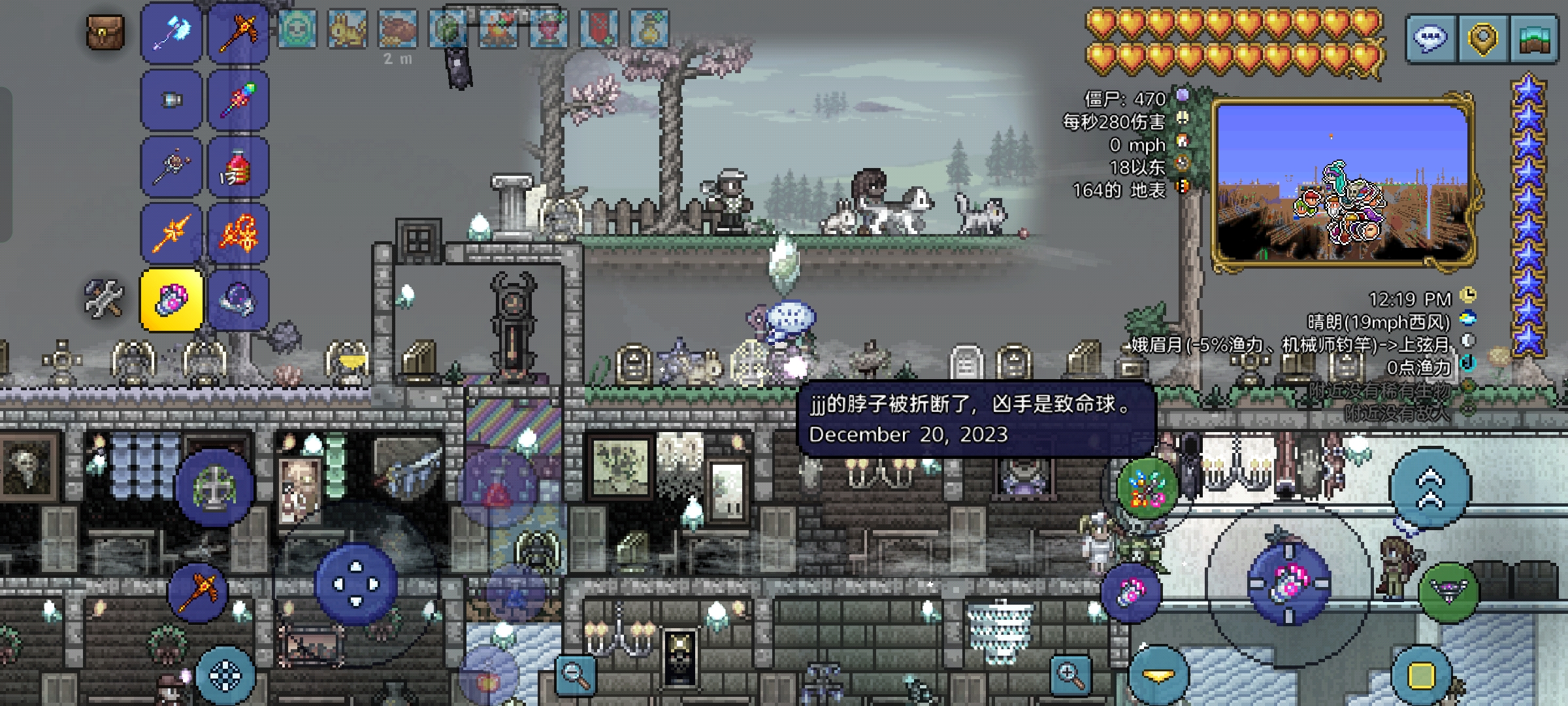
Task: Zoom out with the minus magnifier
Action: click(x=576, y=676)
